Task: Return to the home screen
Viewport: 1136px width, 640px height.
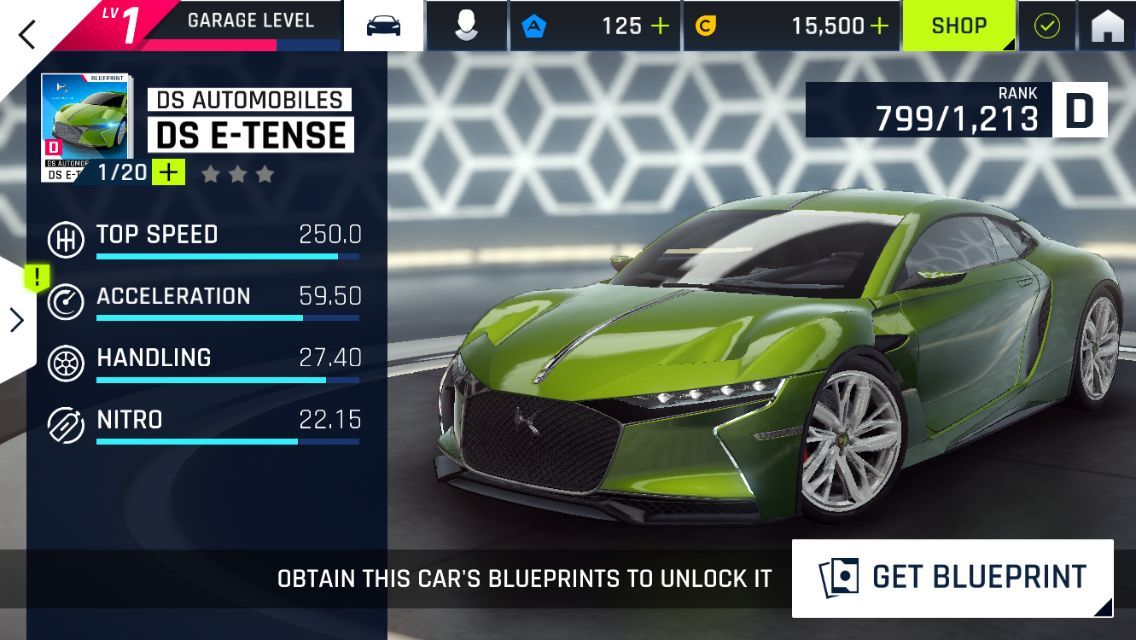Action: point(1107,26)
